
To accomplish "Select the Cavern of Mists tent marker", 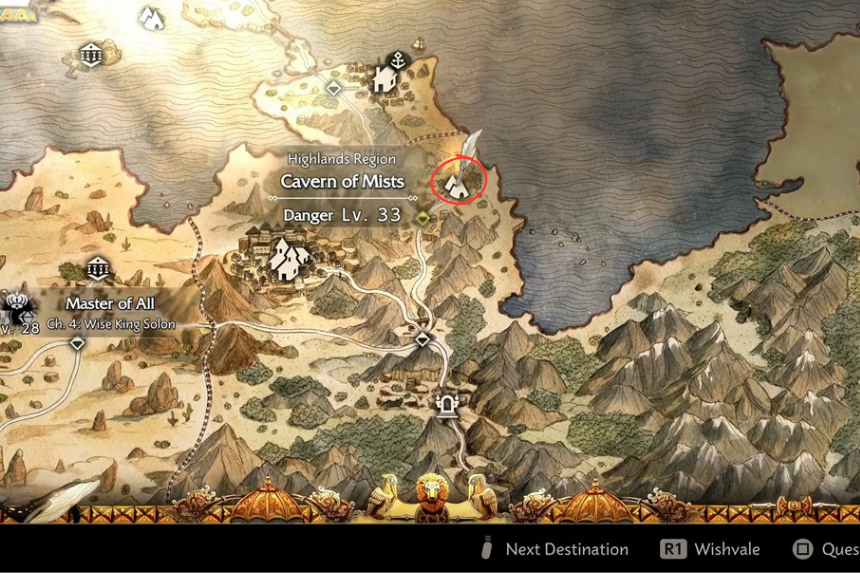I will [x=458, y=182].
